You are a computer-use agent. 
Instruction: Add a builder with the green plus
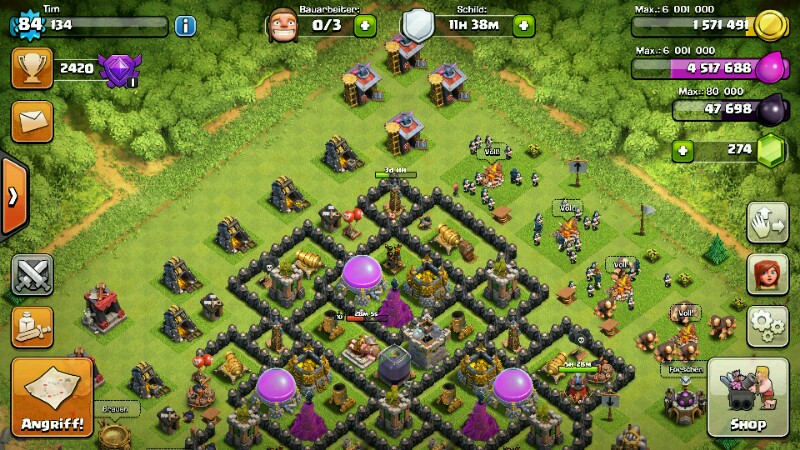click(x=365, y=26)
